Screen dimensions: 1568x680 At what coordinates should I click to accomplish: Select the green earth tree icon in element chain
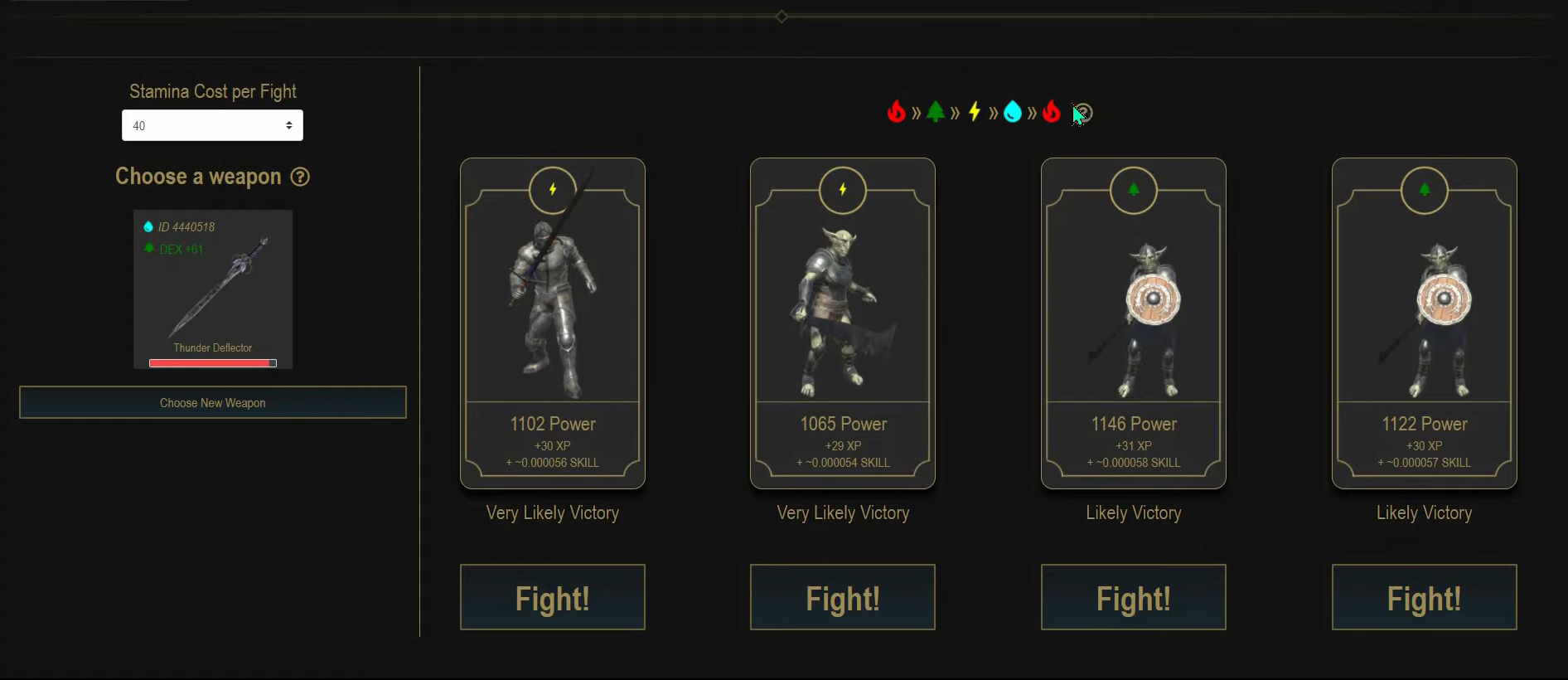pyautogui.click(x=936, y=112)
